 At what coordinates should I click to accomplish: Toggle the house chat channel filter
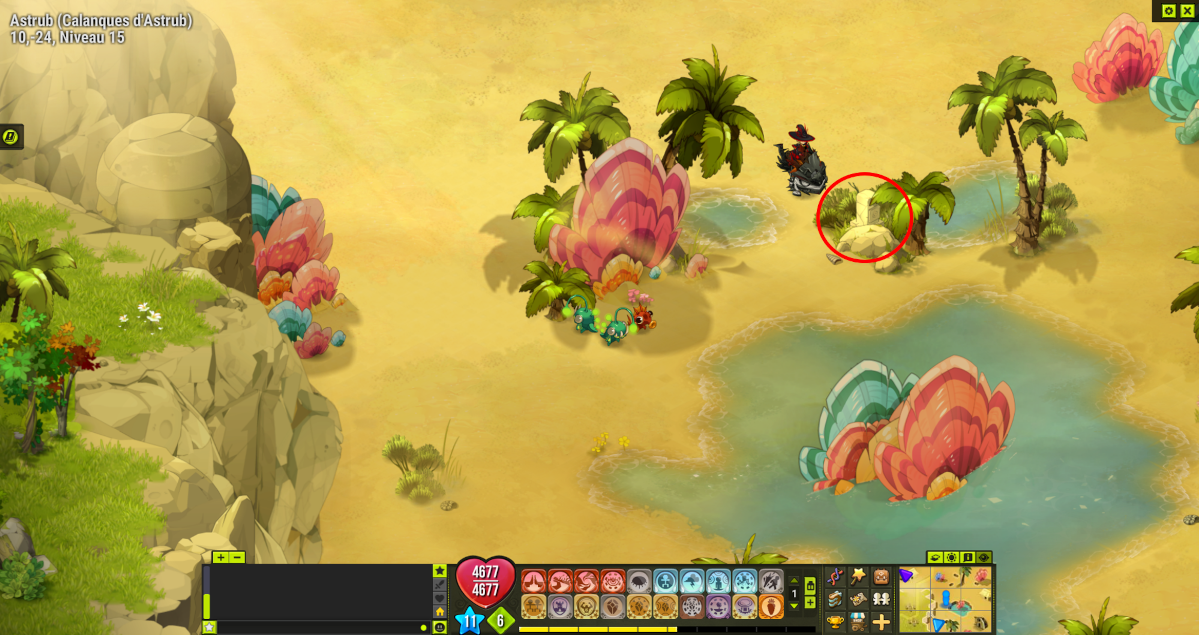tap(439, 612)
